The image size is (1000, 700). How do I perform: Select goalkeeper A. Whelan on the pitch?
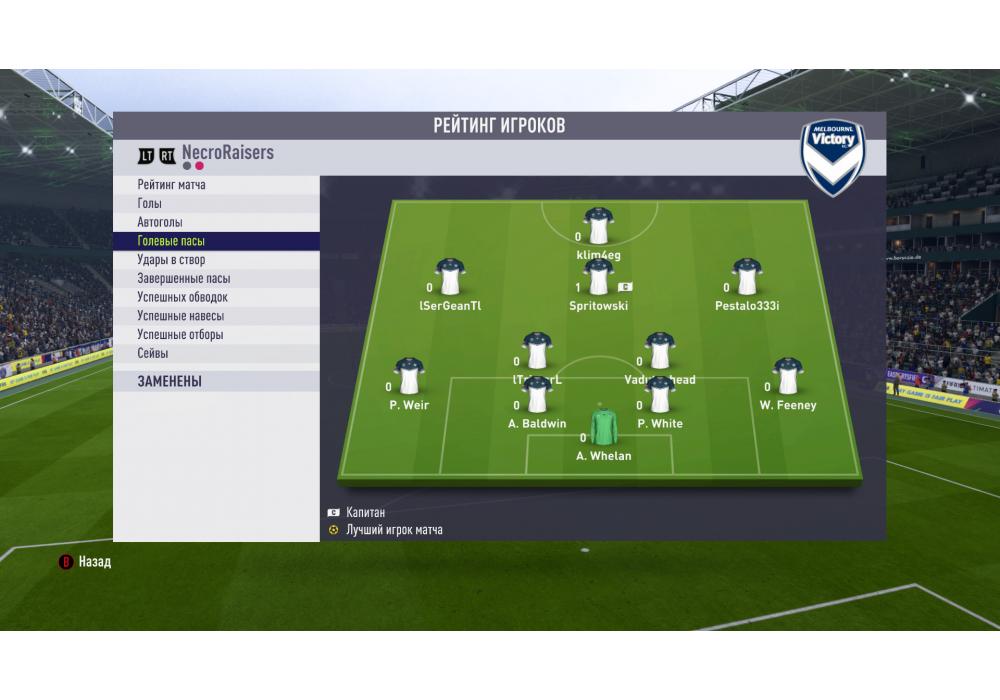[x=604, y=428]
